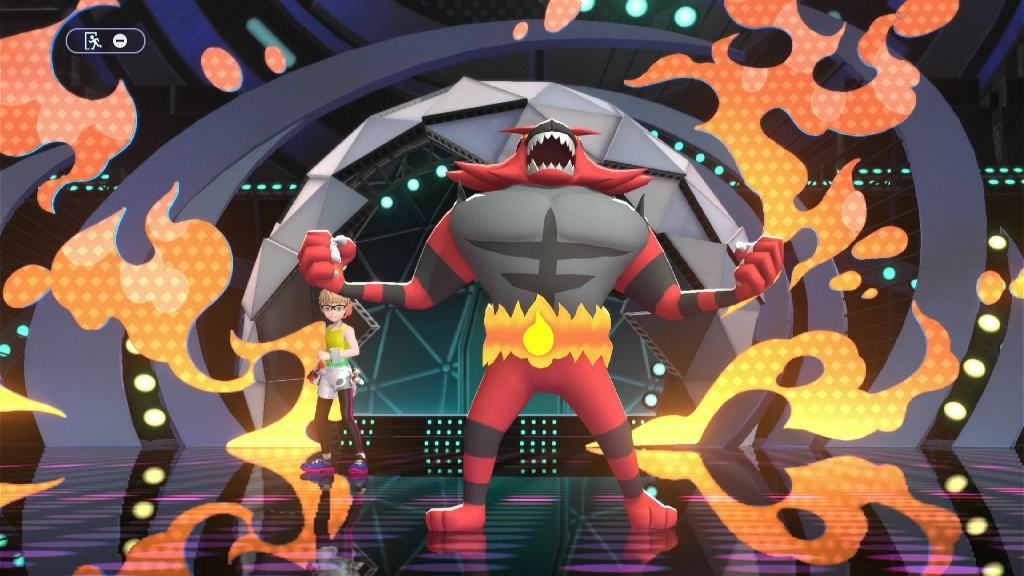Image resolution: width=1024 pixels, height=576 pixels.
Task: Click the exit door icon
Action: pos(93,41)
